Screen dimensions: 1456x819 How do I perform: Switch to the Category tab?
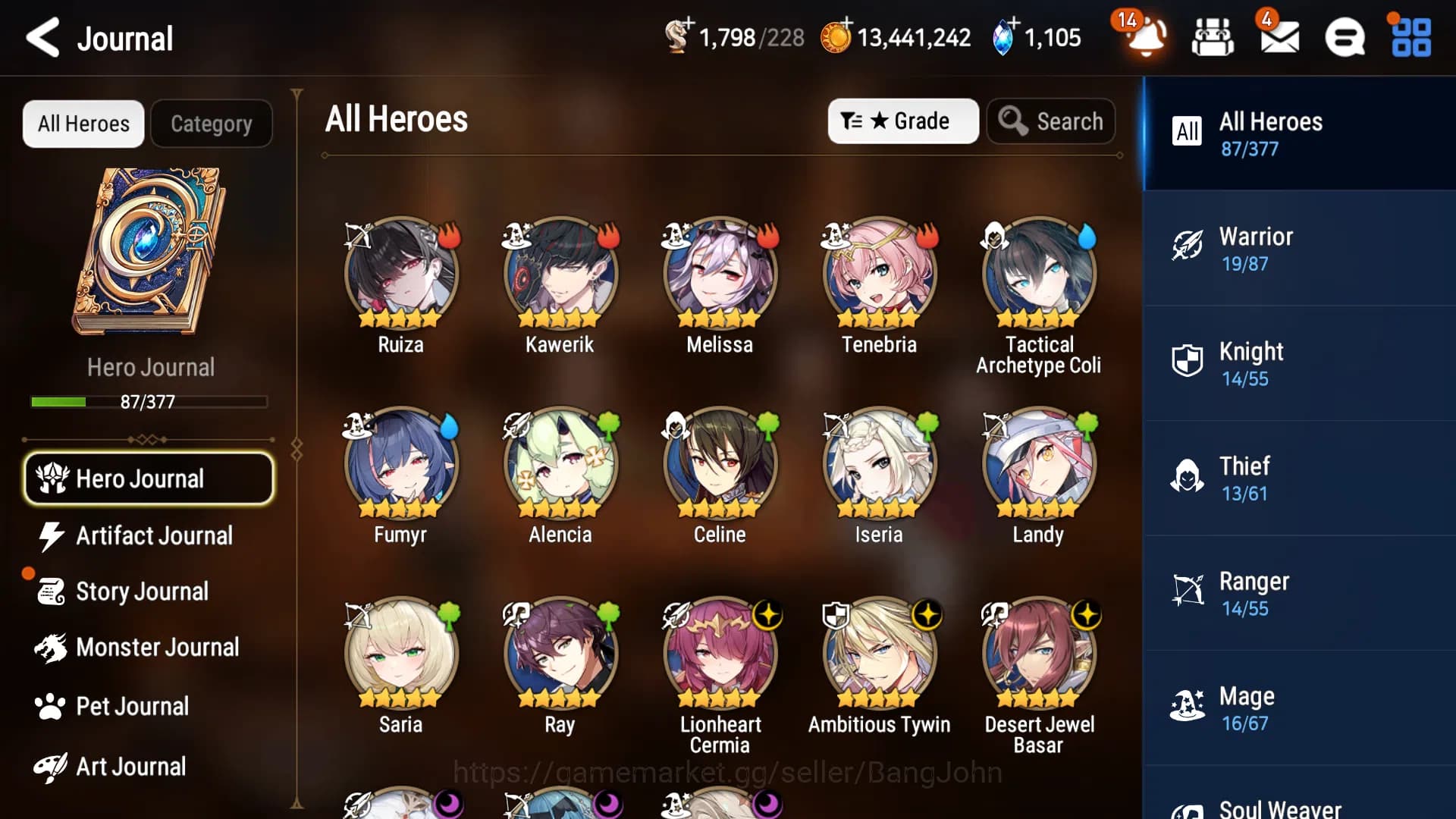[212, 123]
